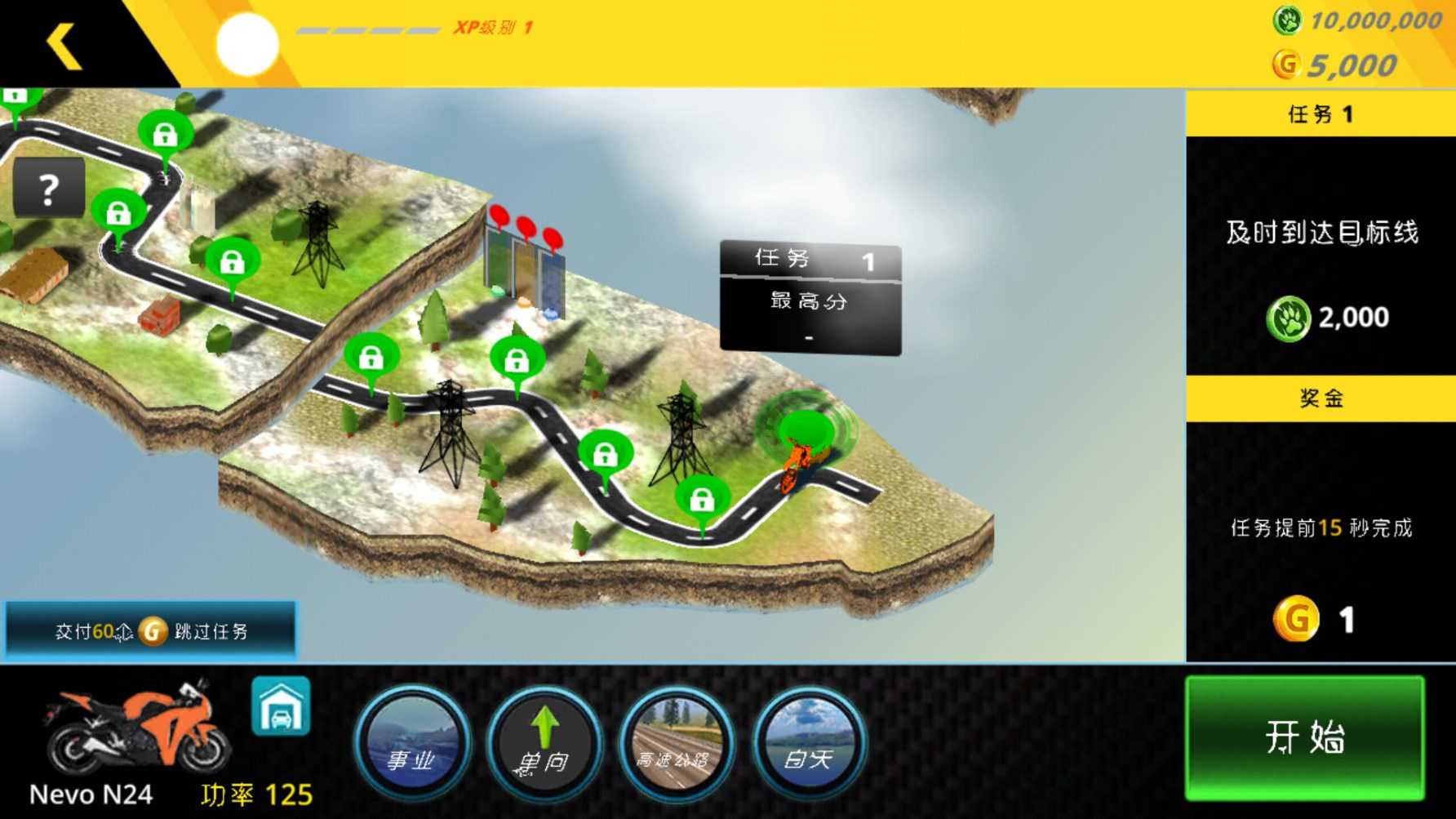Start the mission with the green 开始 button

1304,737
